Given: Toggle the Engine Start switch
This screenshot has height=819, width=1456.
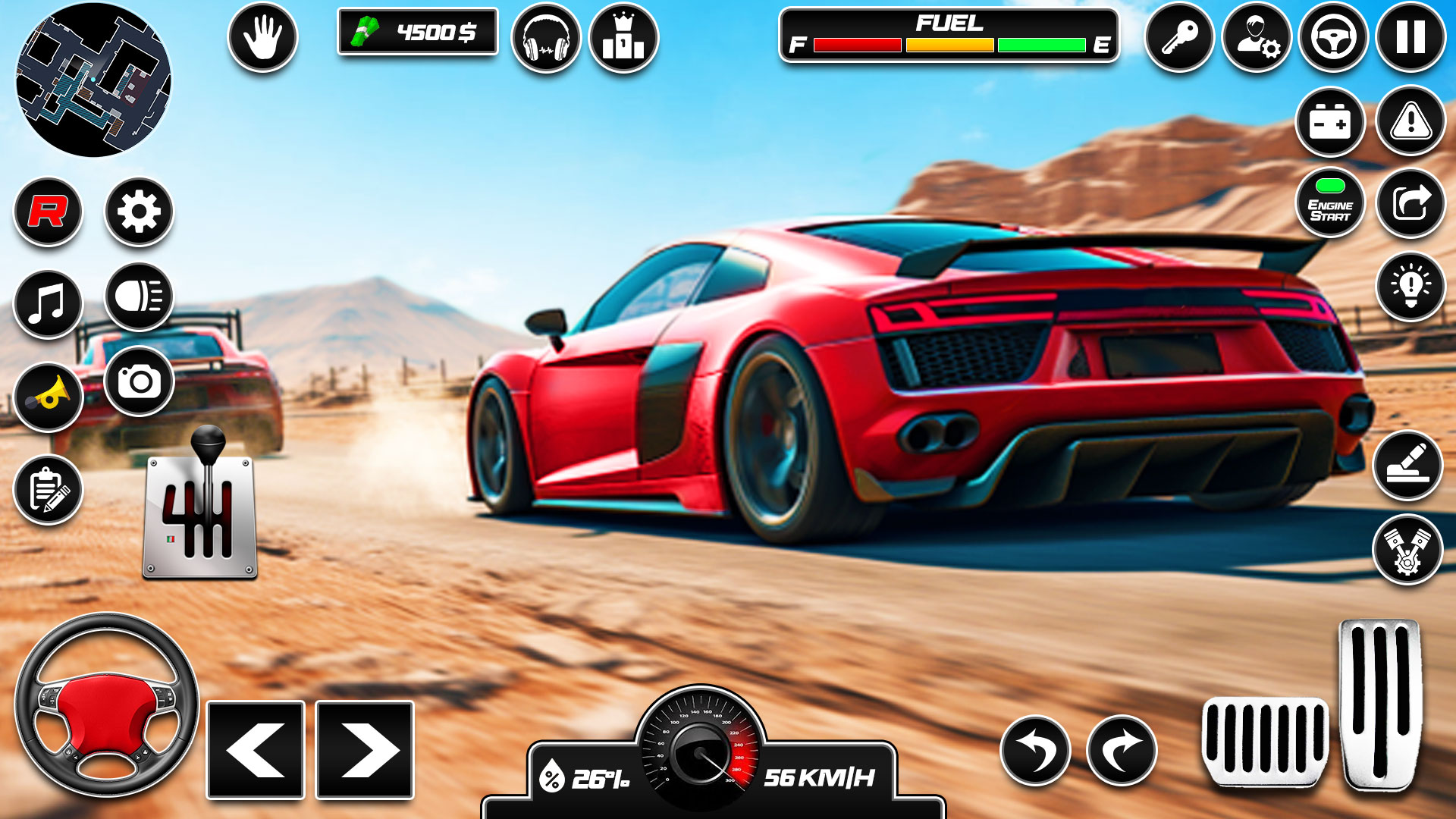Looking at the screenshot, I should click(1330, 202).
